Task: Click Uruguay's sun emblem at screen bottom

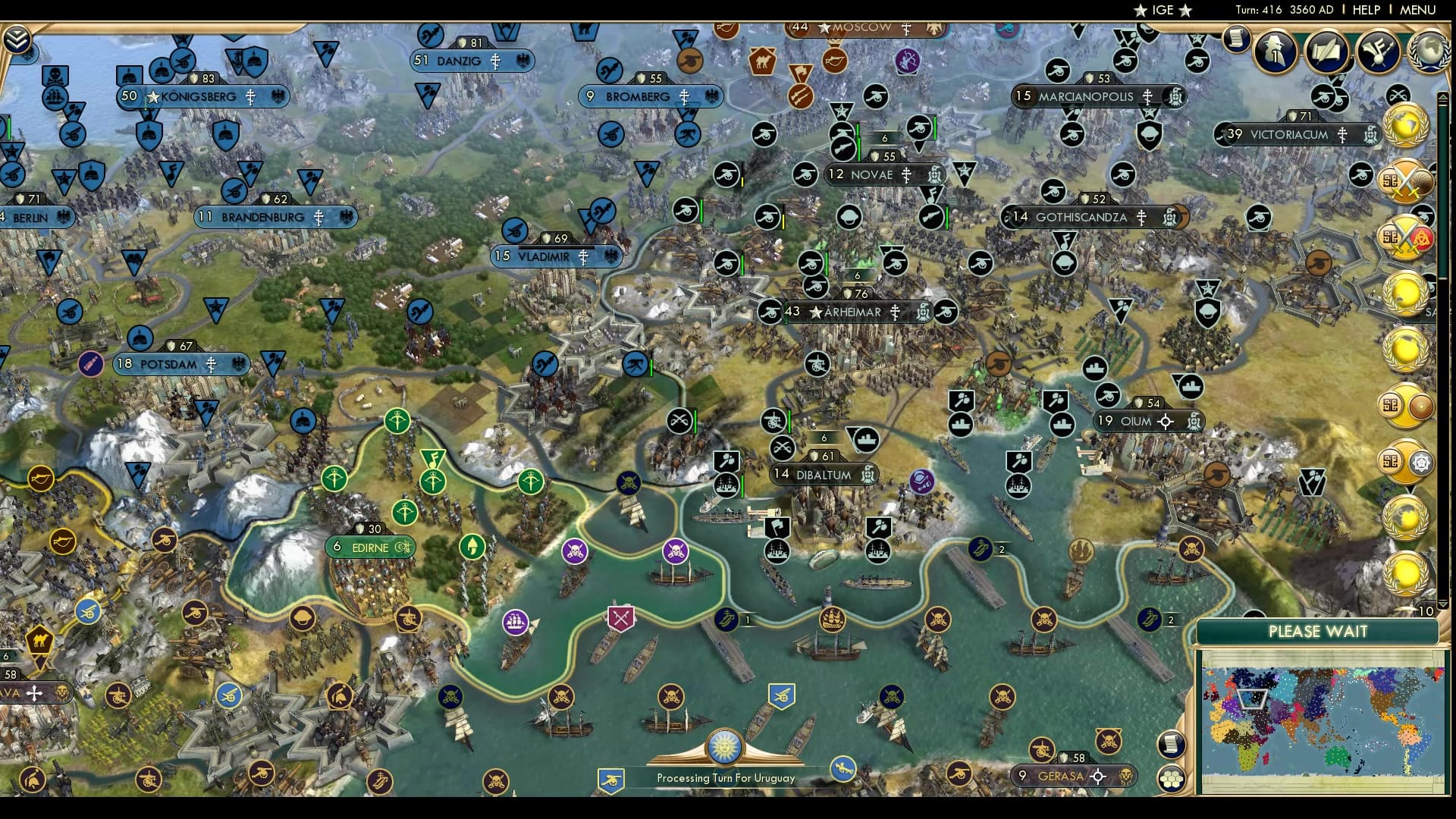Action: (726, 747)
